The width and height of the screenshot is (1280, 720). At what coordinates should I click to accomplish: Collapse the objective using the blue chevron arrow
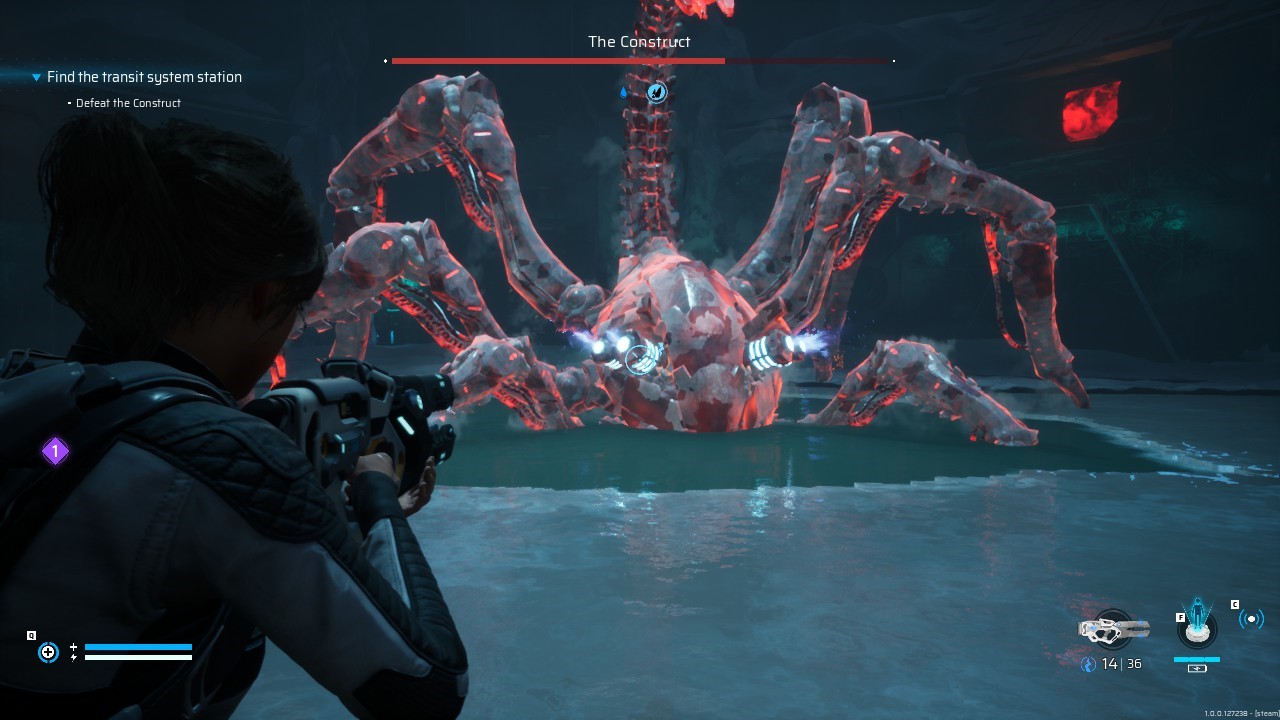pos(36,77)
